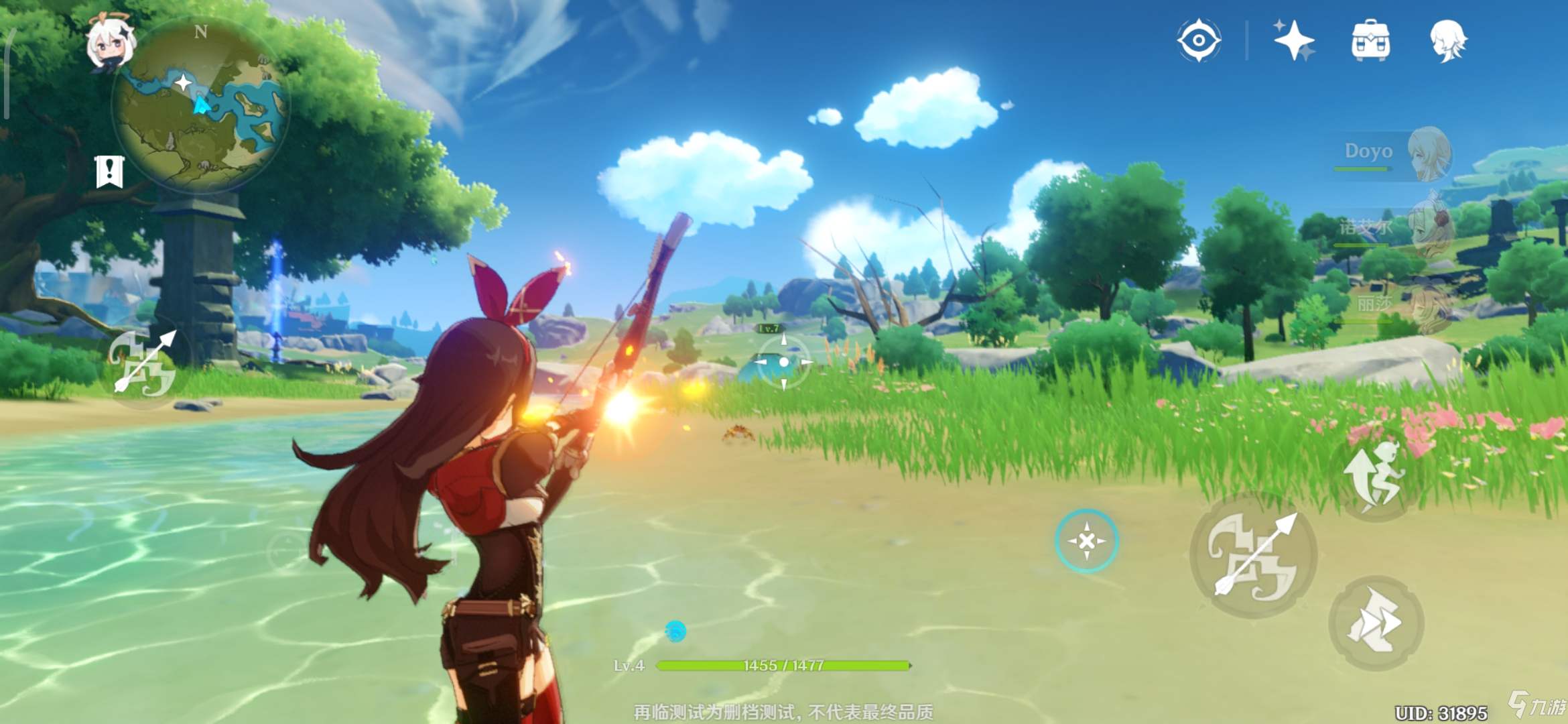
Task: Open the backpack inventory
Action: pos(1370,40)
